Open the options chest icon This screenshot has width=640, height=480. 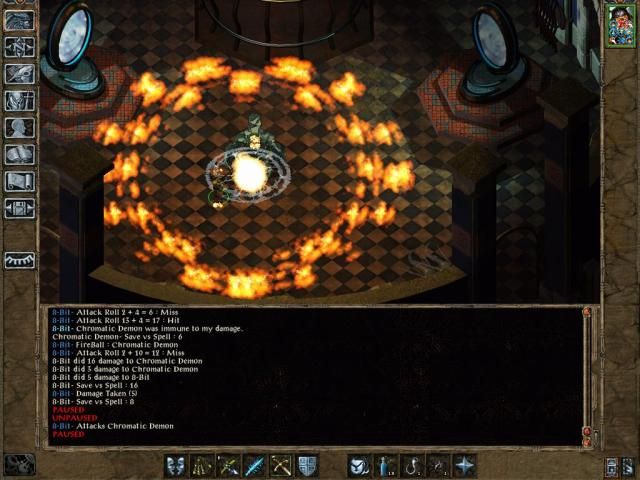point(20,208)
